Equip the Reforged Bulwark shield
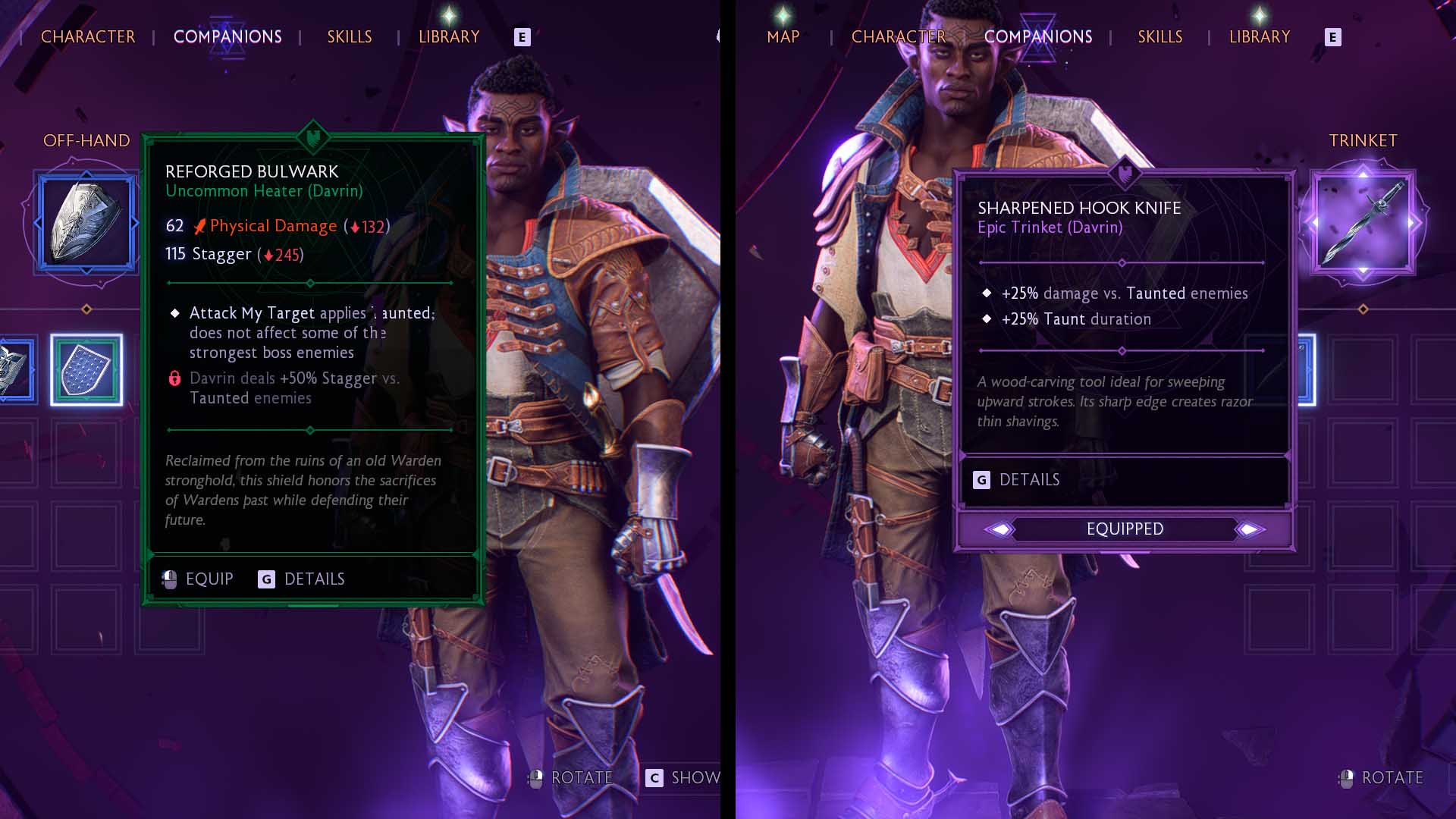This screenshot has height=819, width=1456. click(x=199, y=579)
